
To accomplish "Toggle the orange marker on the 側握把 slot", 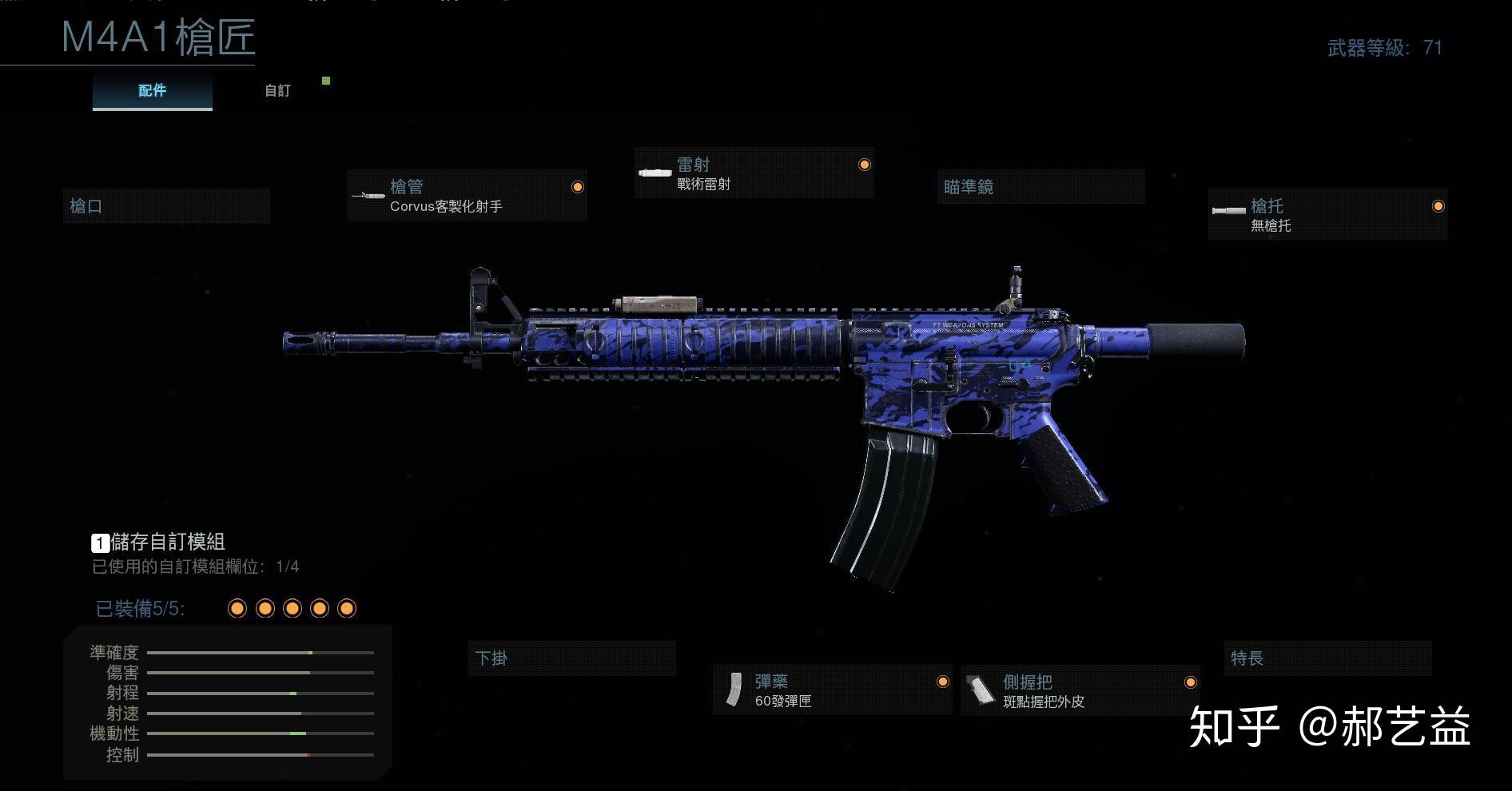I will point(1192,682).
